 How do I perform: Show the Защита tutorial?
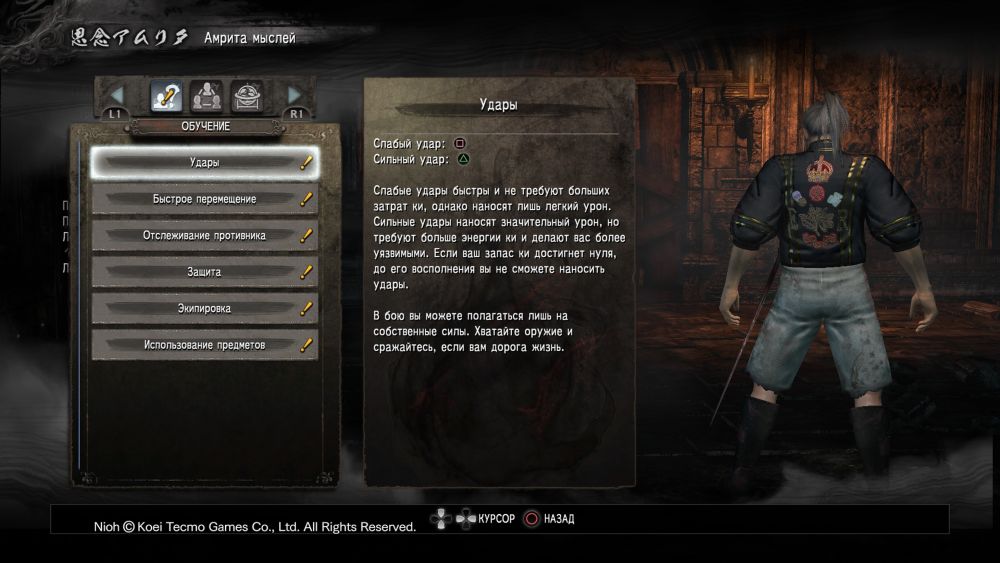204,272
